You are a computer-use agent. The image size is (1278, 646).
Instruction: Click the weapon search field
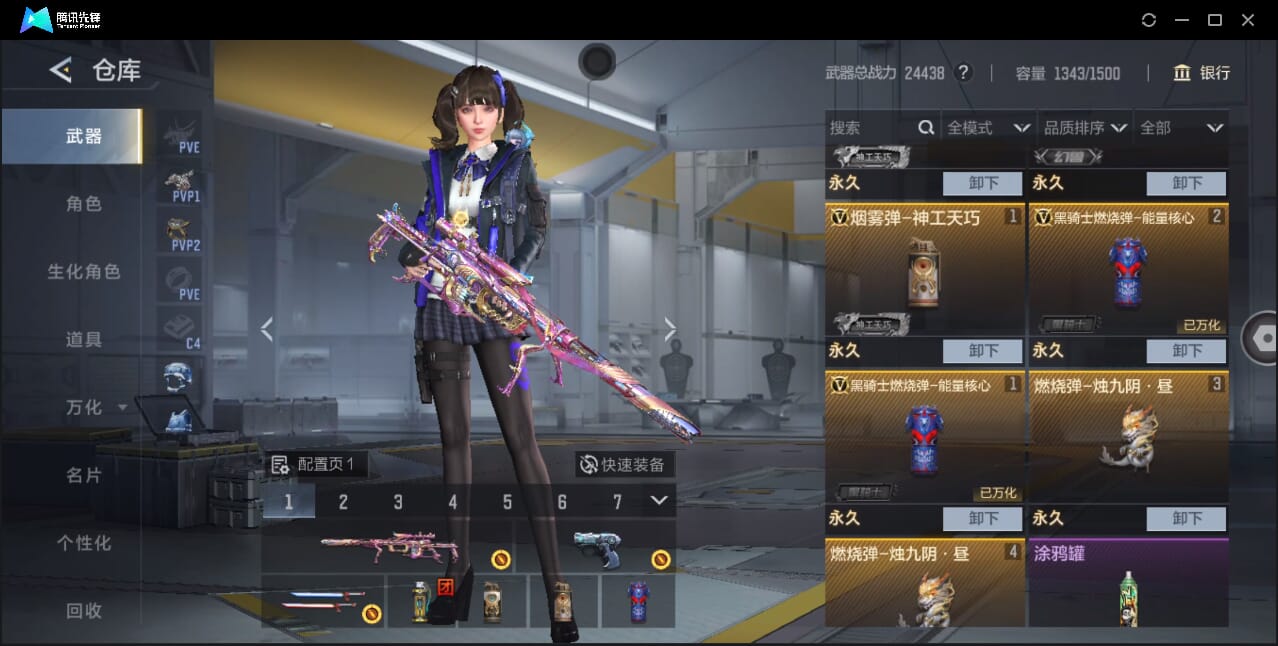pos(870,128)
